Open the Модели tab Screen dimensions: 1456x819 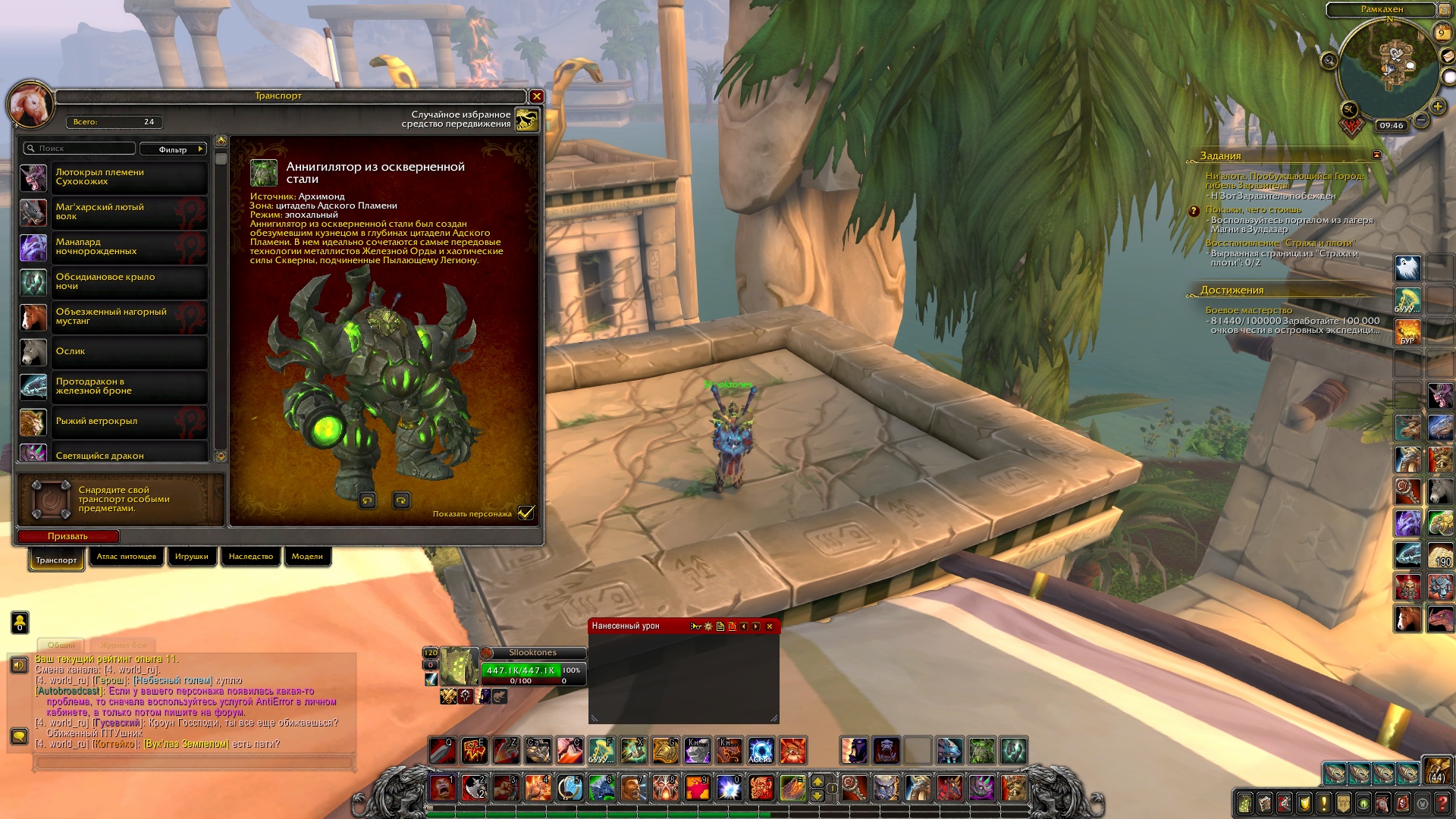(307, 557)
